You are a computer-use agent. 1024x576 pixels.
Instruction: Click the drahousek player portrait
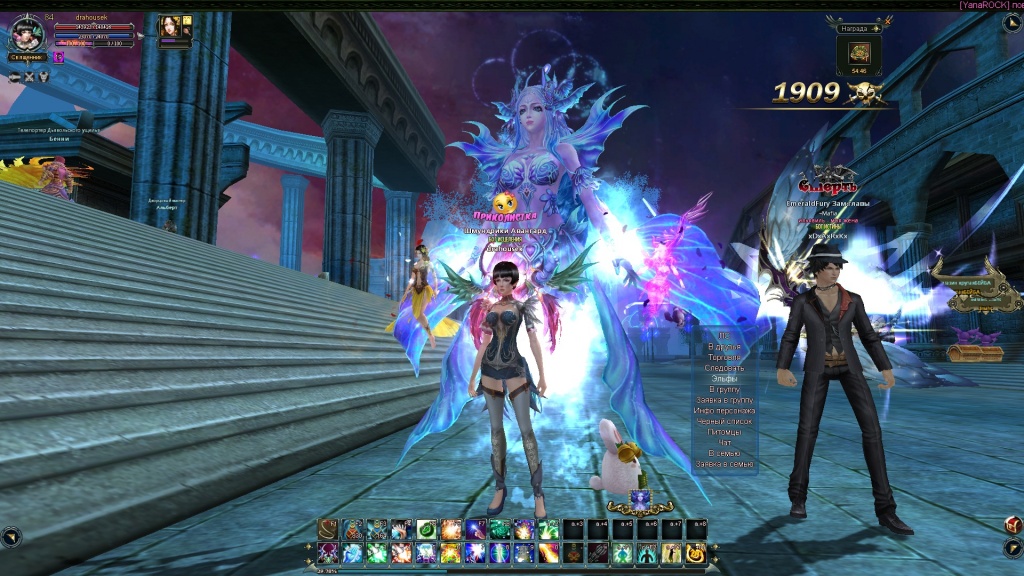pyautogui.click(x=27, y=35)
